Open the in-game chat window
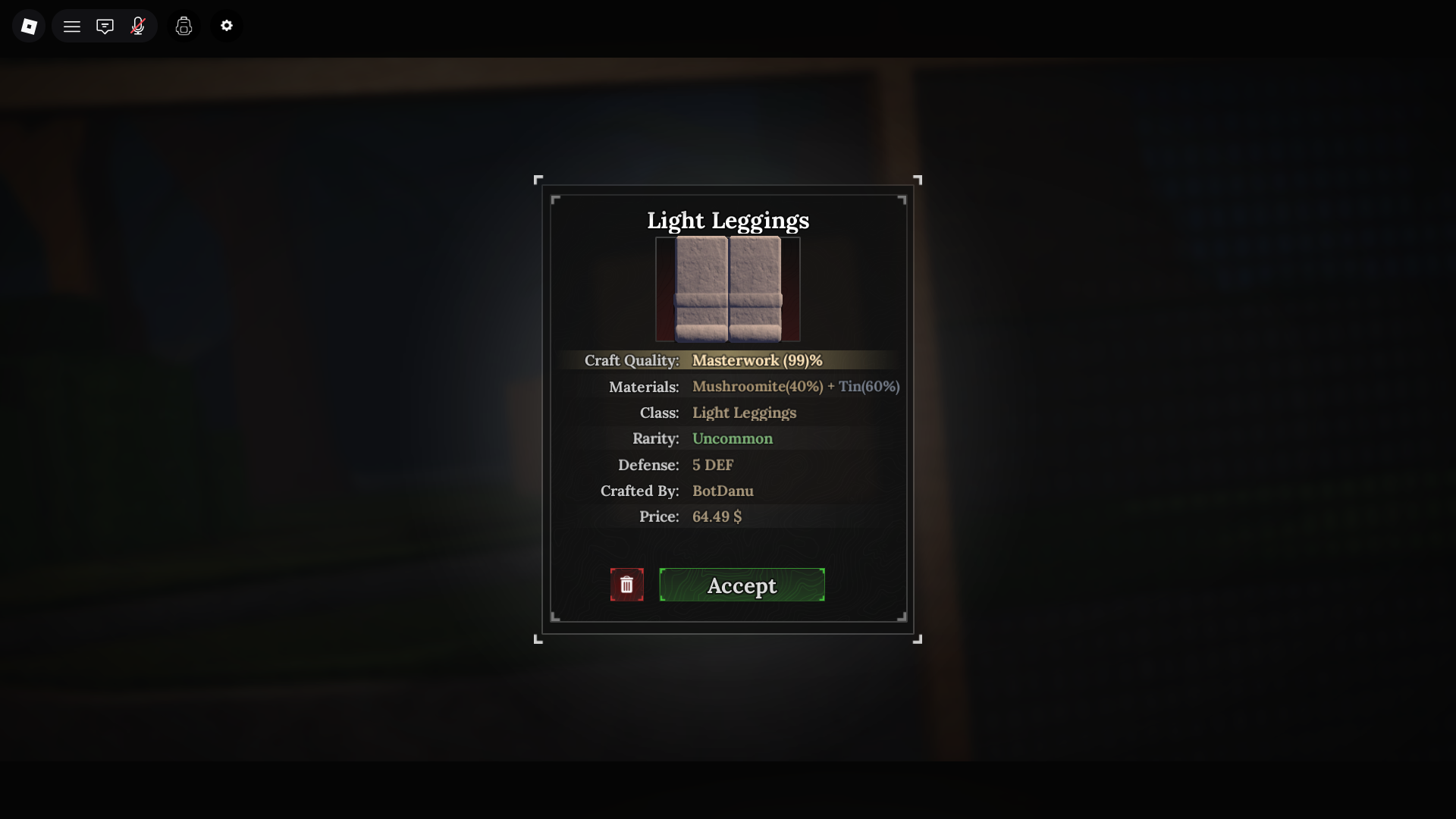 (105, 25)
